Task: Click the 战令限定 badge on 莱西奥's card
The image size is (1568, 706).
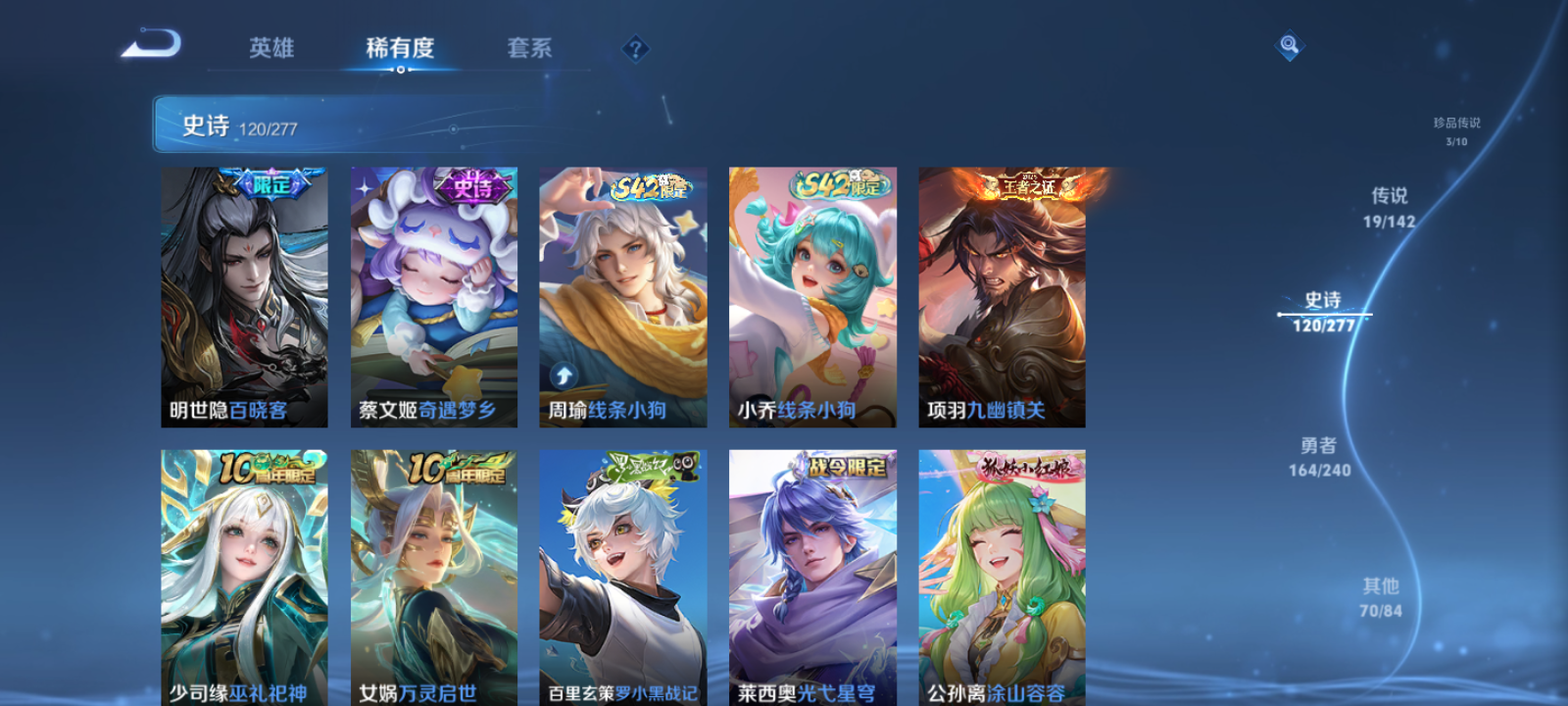Action: click(x=845, y=468)
